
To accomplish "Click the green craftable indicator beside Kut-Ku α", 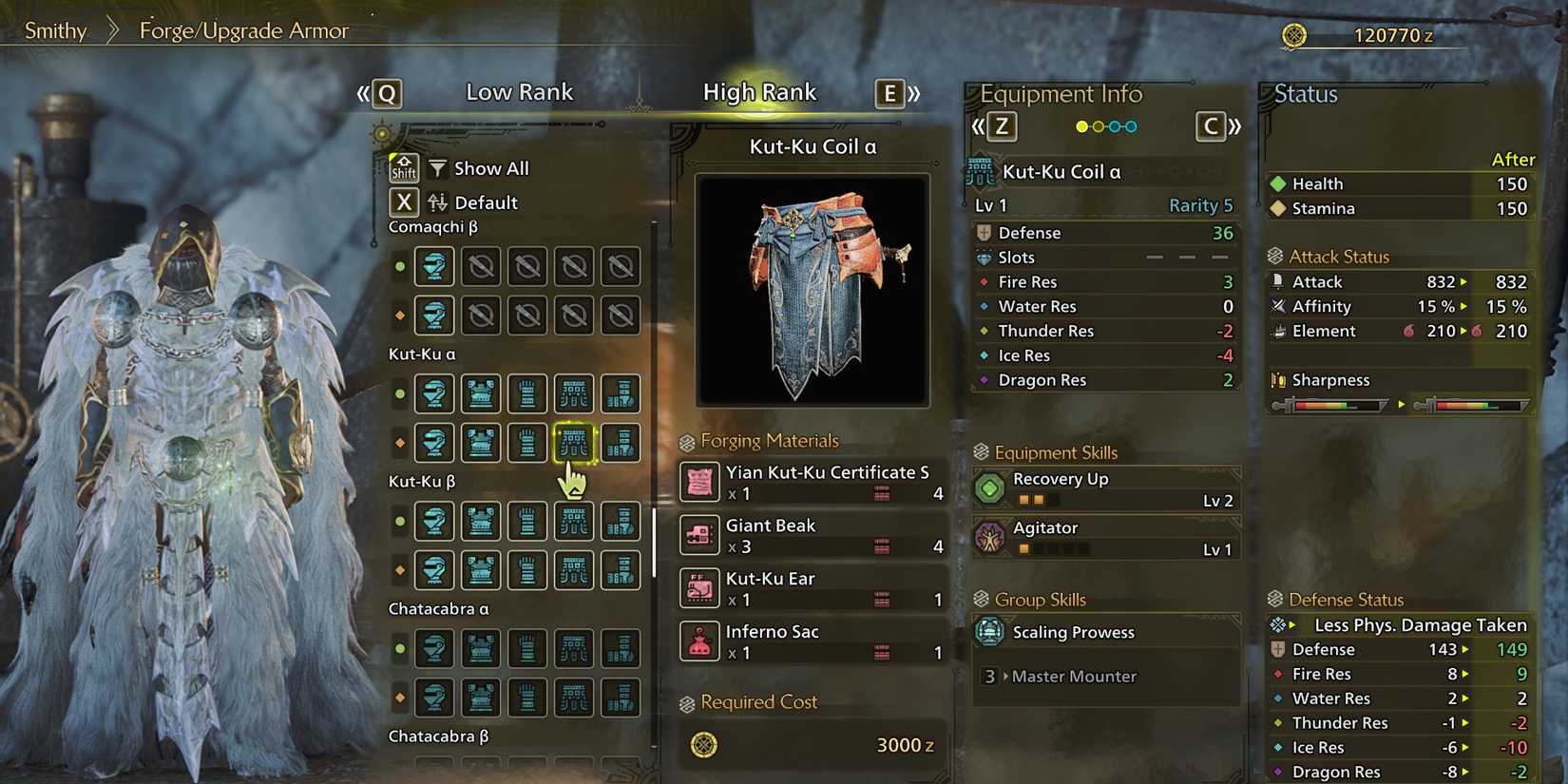I will pos(399,393).
